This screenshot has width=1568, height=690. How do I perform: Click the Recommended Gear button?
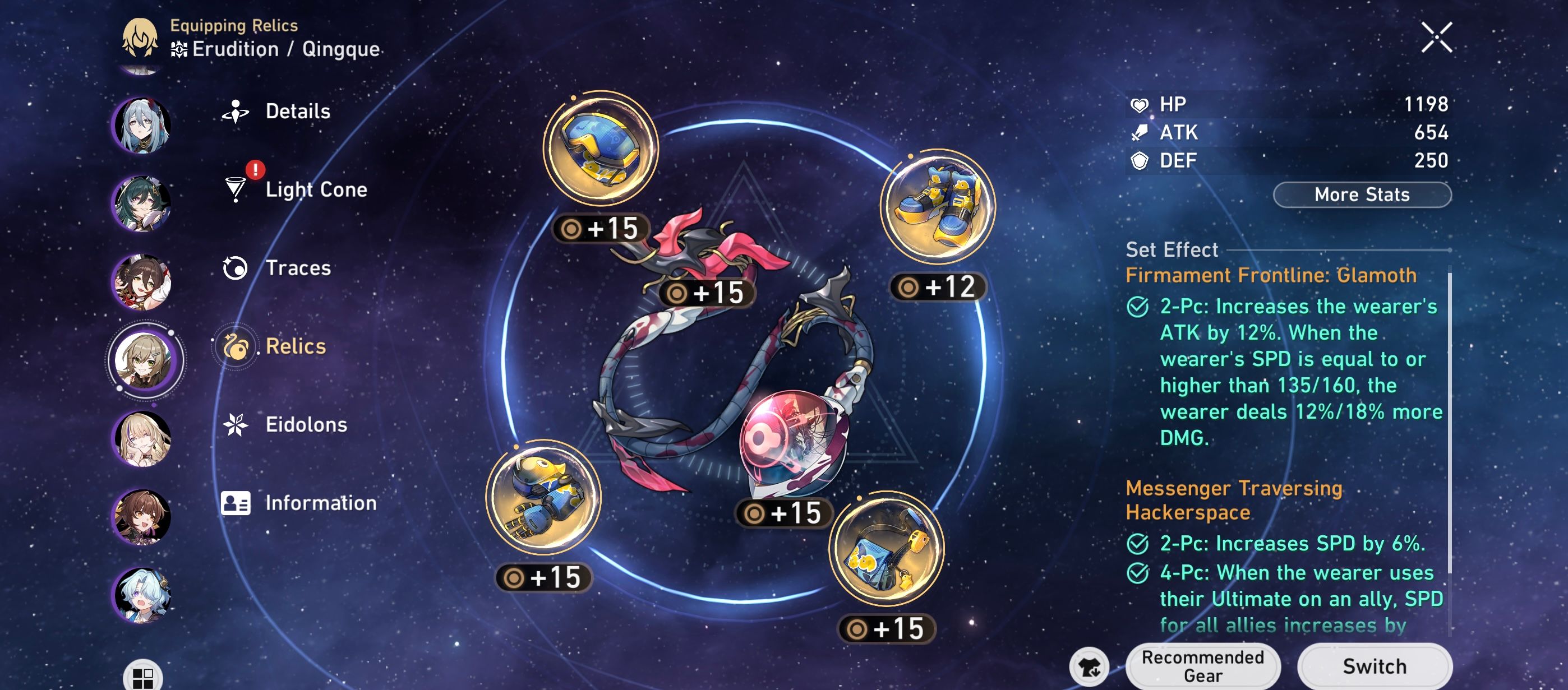tap(1202, 665)
